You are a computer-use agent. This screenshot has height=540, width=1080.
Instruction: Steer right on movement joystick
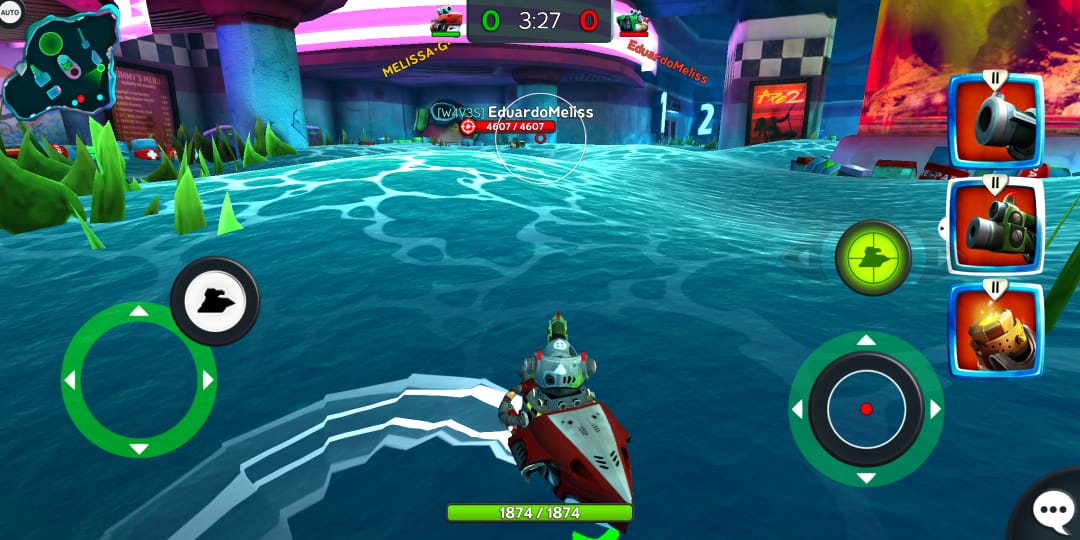tap(208, 381)
